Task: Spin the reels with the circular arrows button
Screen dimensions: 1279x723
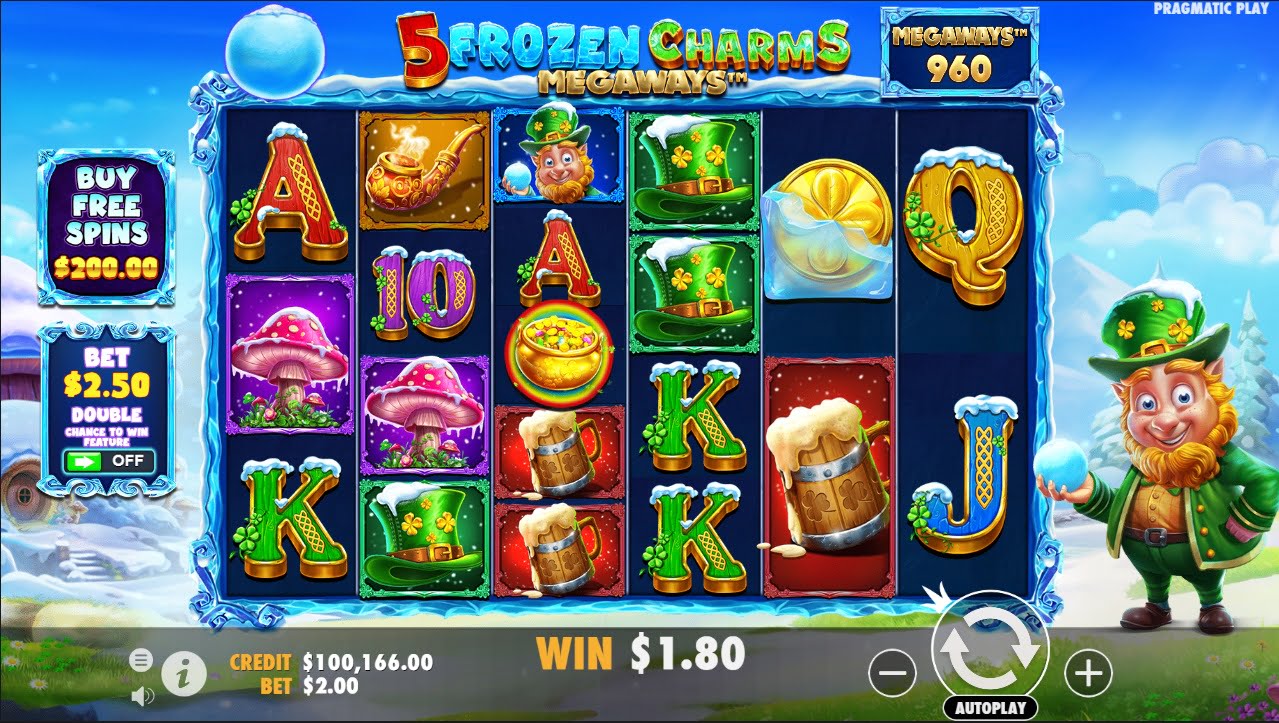Action: [x=990, y=650]
